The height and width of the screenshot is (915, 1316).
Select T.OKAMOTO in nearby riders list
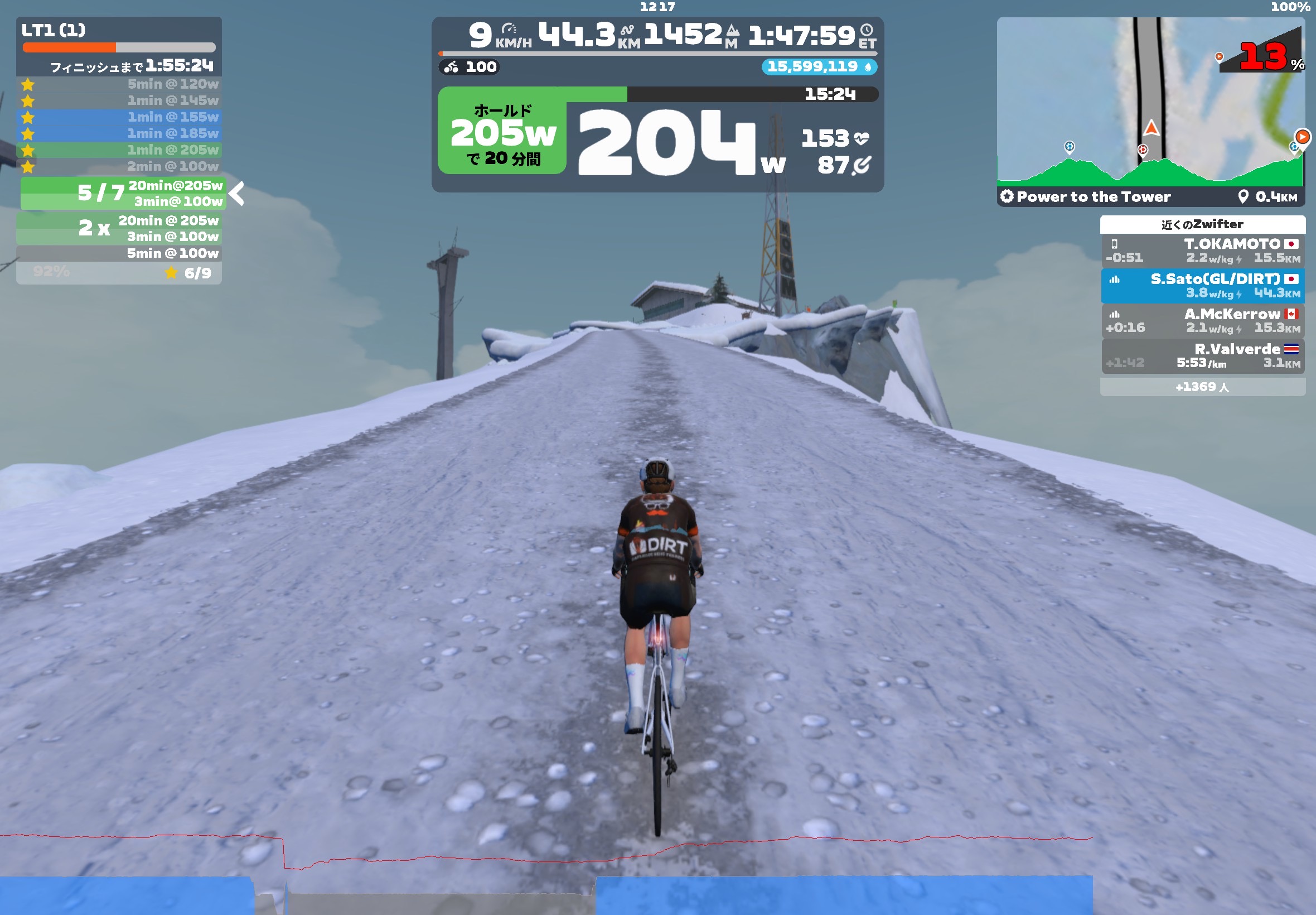click(x=1202, y=251)
